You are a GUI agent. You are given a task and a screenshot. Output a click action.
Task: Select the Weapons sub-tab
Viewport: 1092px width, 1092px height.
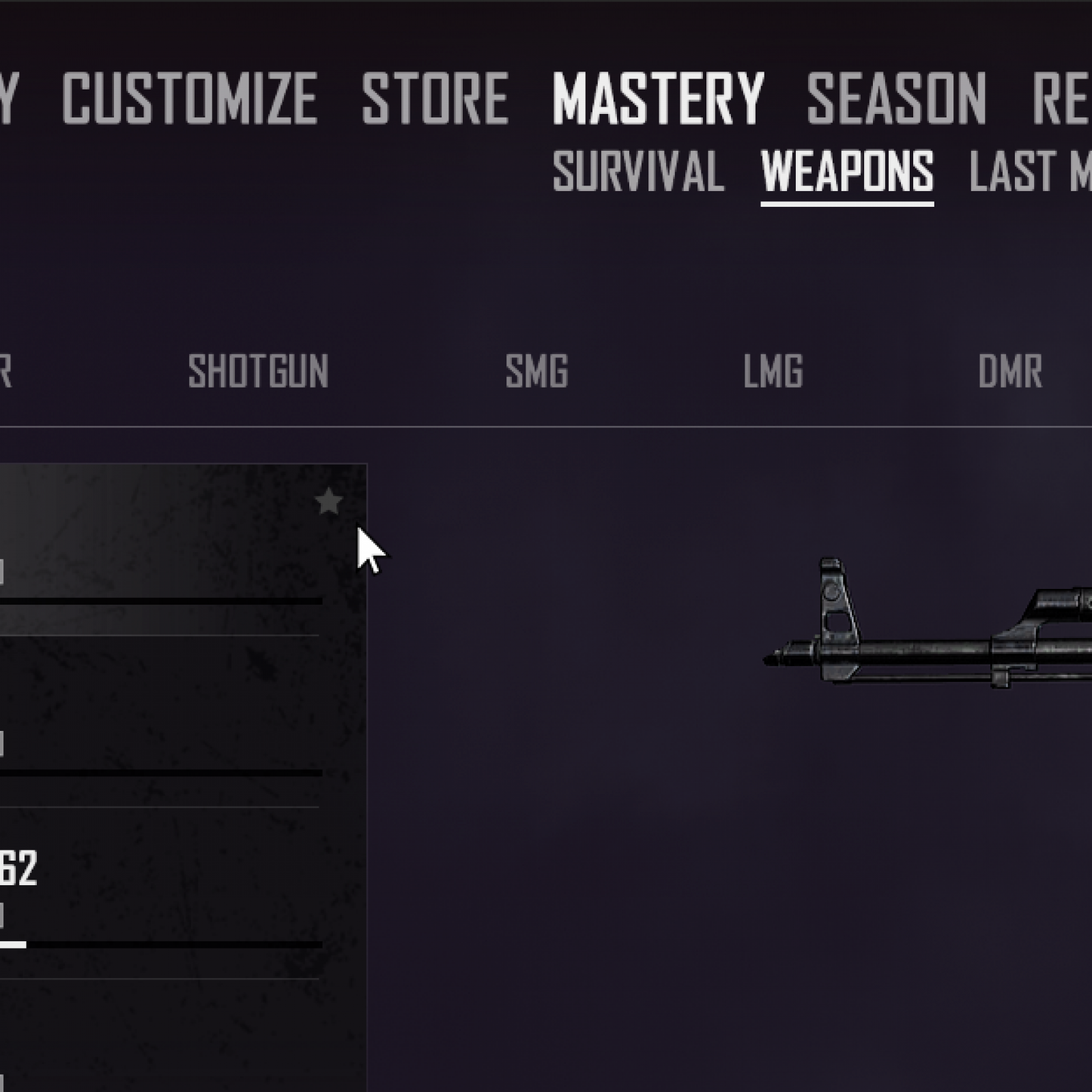point(847,171)
